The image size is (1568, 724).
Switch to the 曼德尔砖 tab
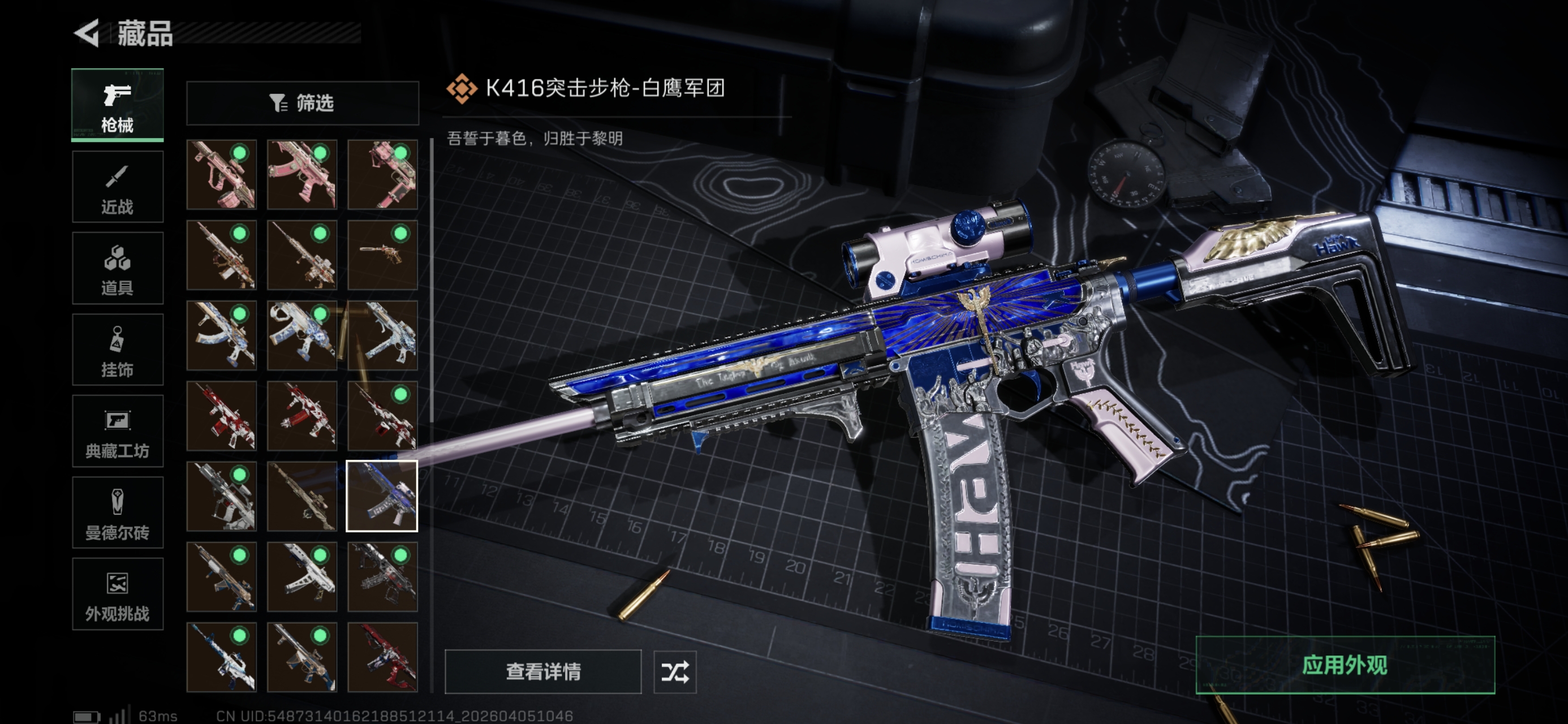point(118,512)
